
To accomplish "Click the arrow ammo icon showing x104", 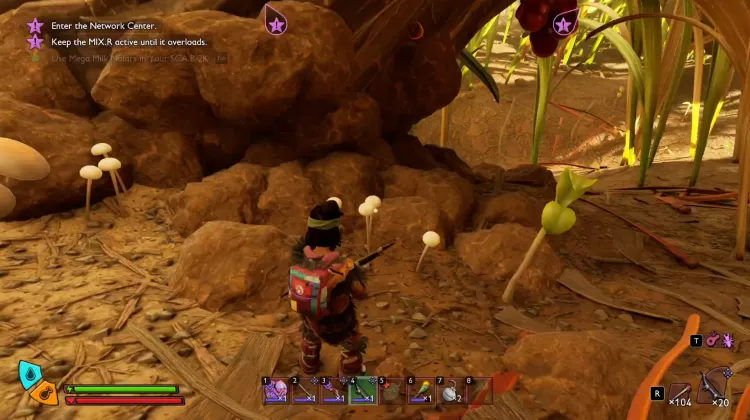I will (680, 389).
